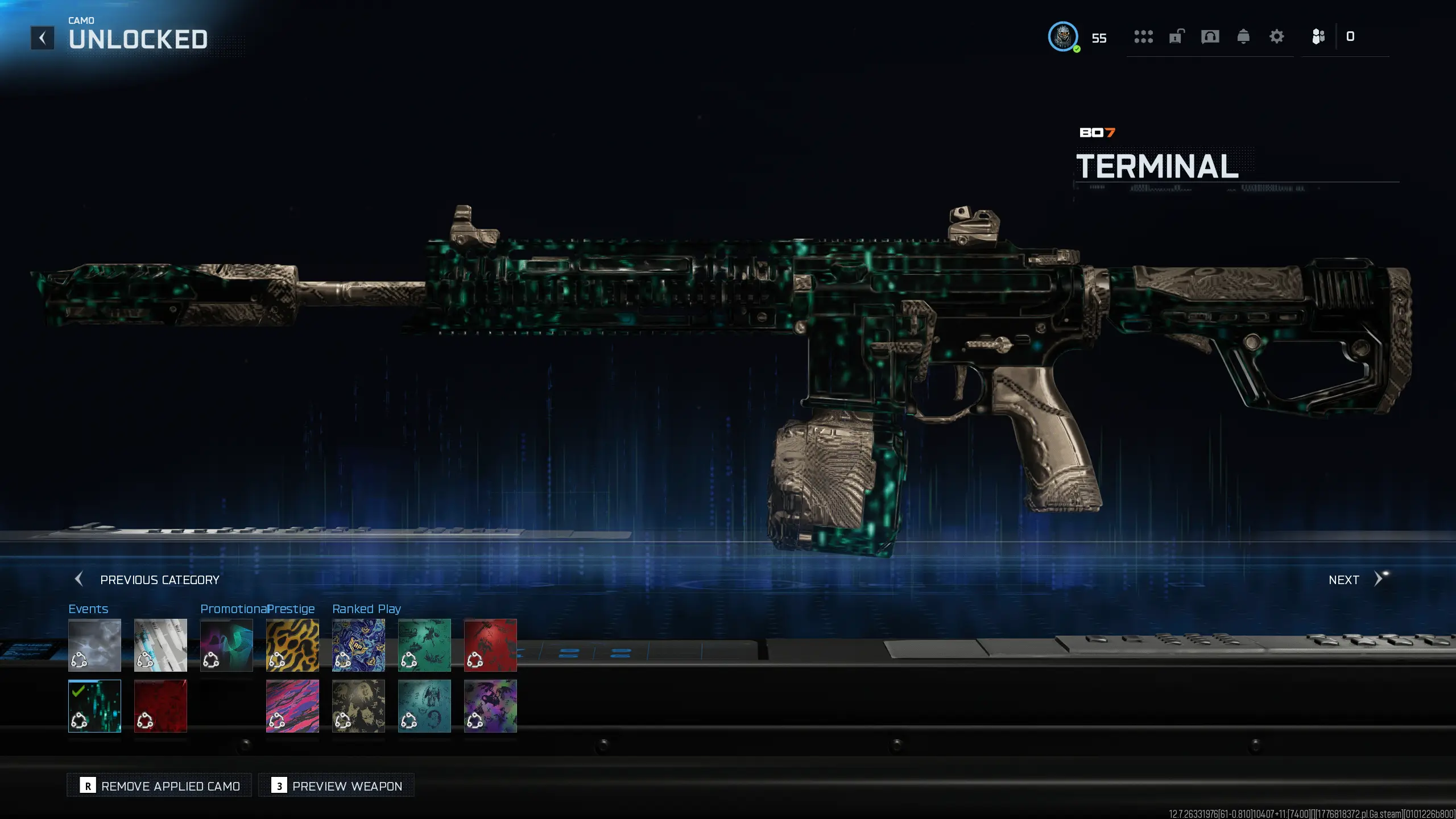Viewport: 1456px width, 819px height.
Task: Pick the dark red Events camo
Action: 160,706
